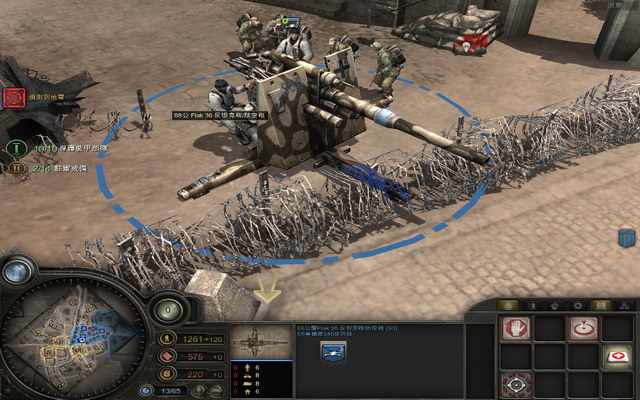Activate the red stop hand command
The height and width of the screenshot is (400, 640).
click(516, 328)
